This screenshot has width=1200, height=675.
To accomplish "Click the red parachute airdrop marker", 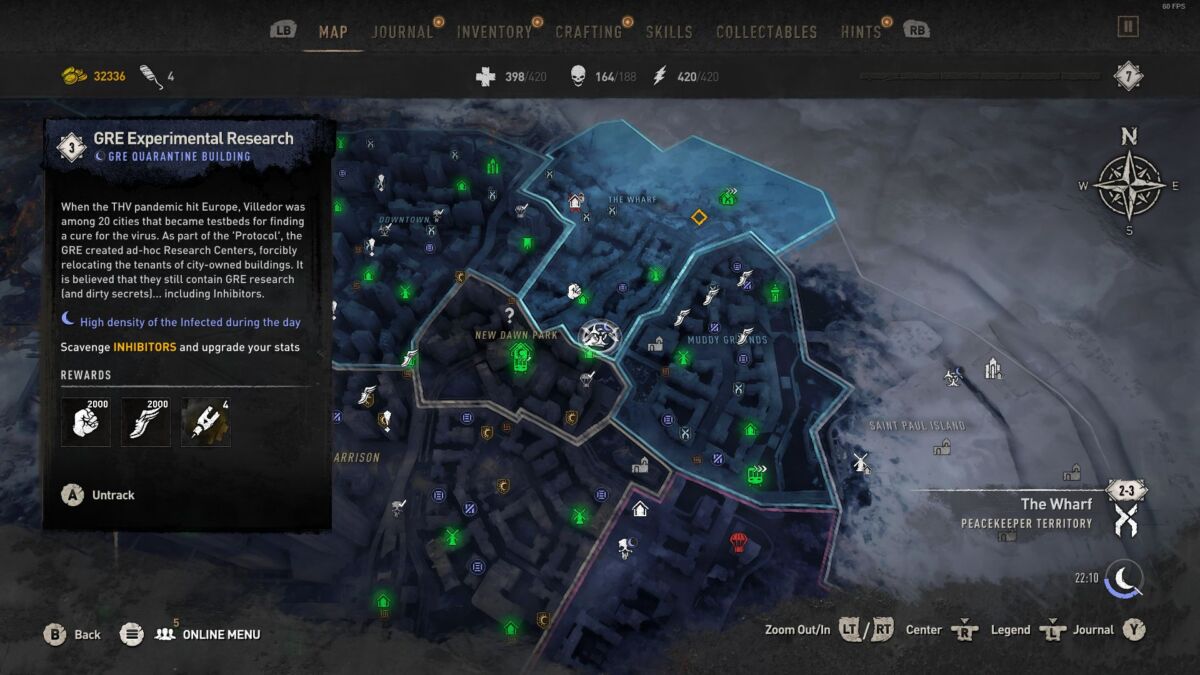I will 739,542.
